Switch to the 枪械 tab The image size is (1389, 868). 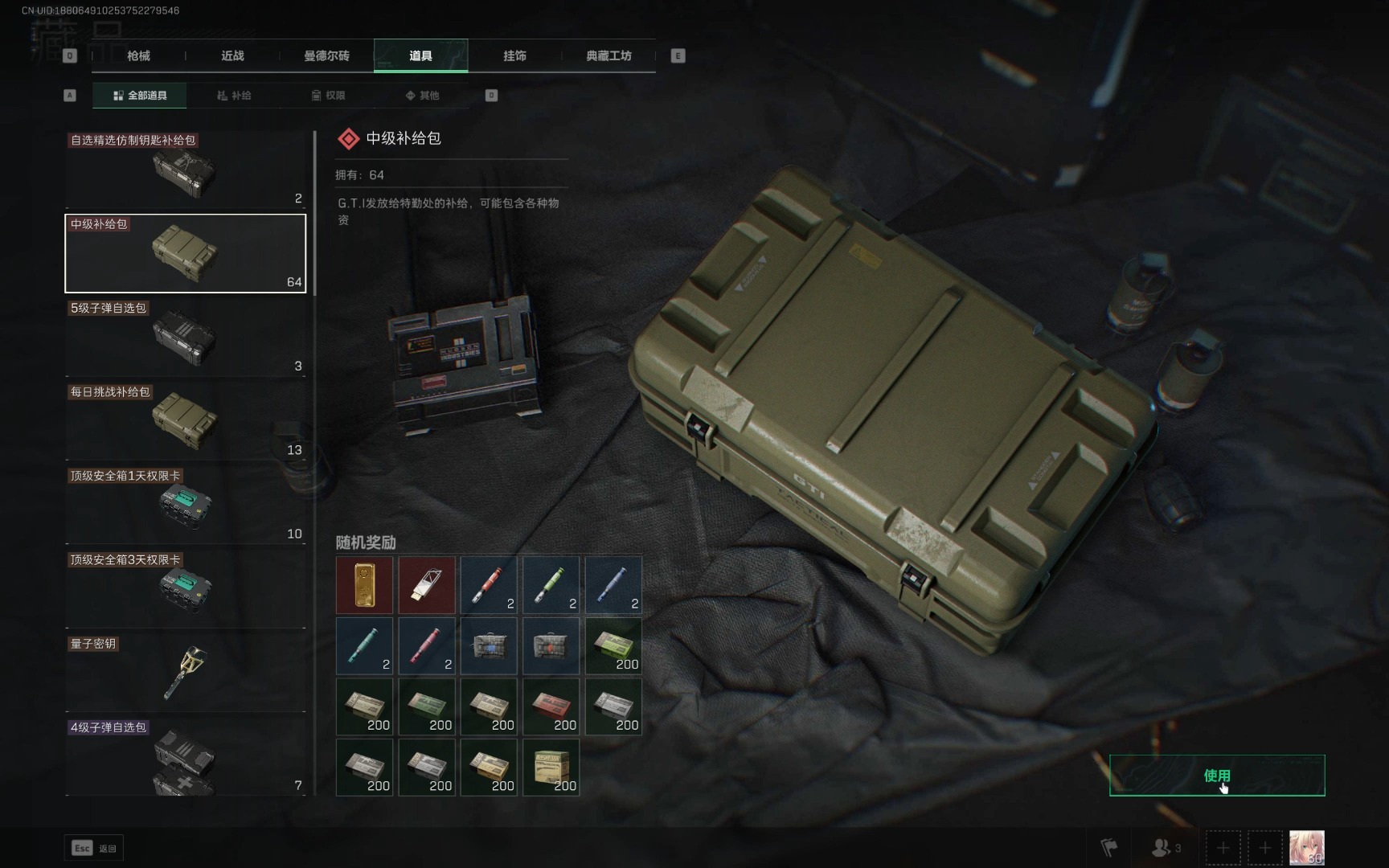pyautogui.click(x=138, y=55)
